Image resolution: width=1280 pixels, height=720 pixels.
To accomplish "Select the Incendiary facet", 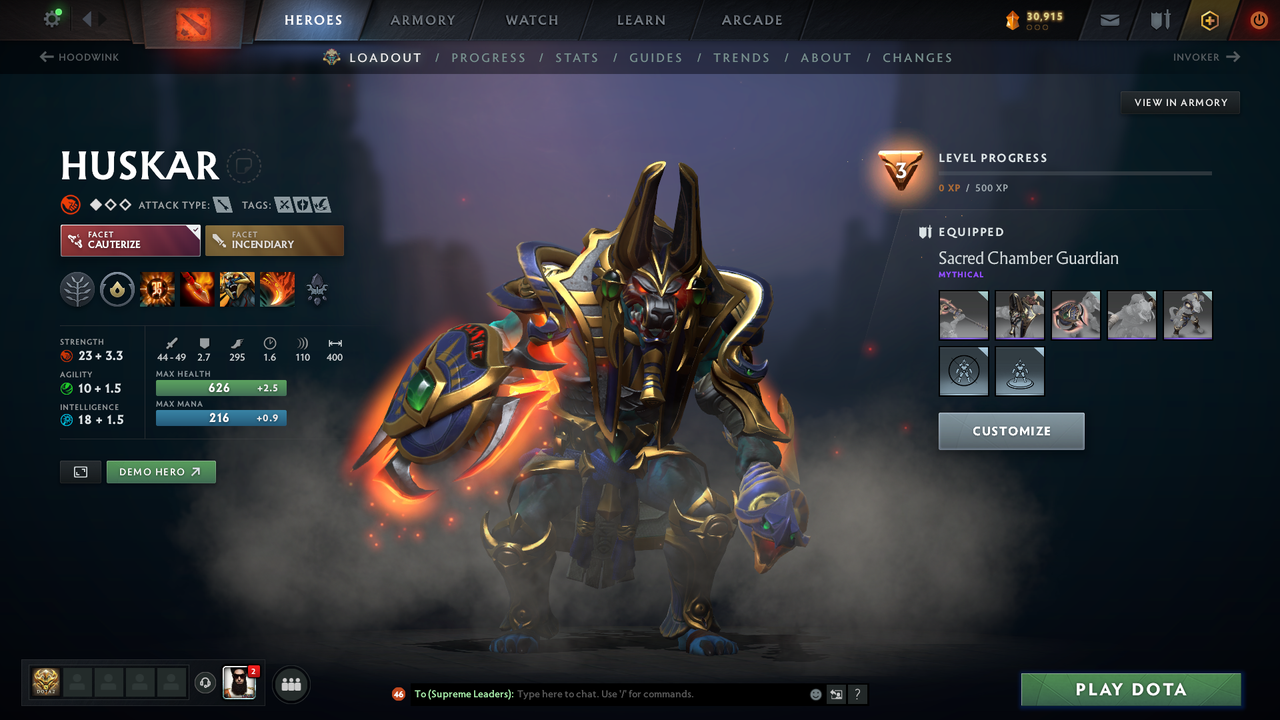I will click(274, 240).
